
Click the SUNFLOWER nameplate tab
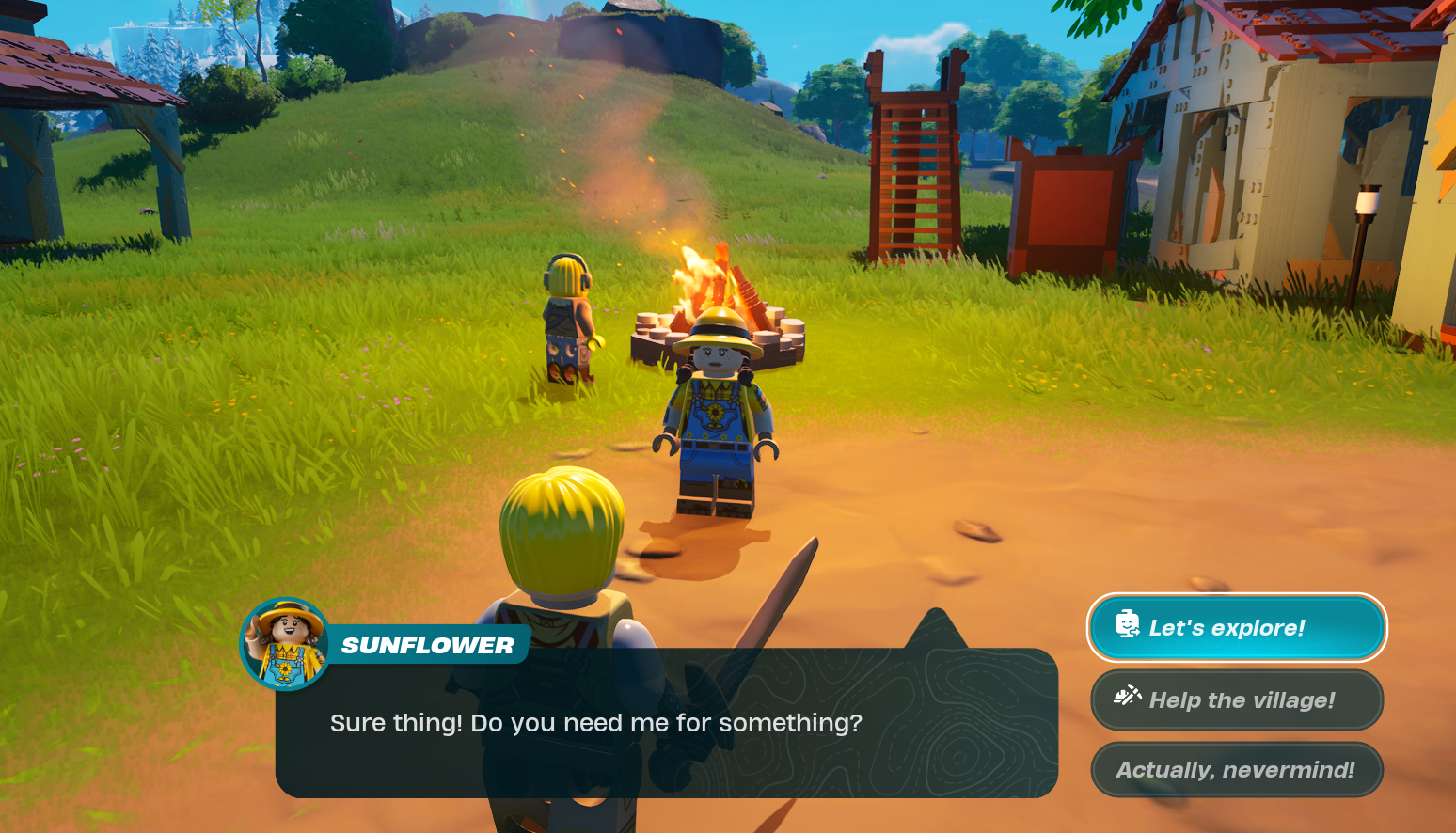point(428,645)
